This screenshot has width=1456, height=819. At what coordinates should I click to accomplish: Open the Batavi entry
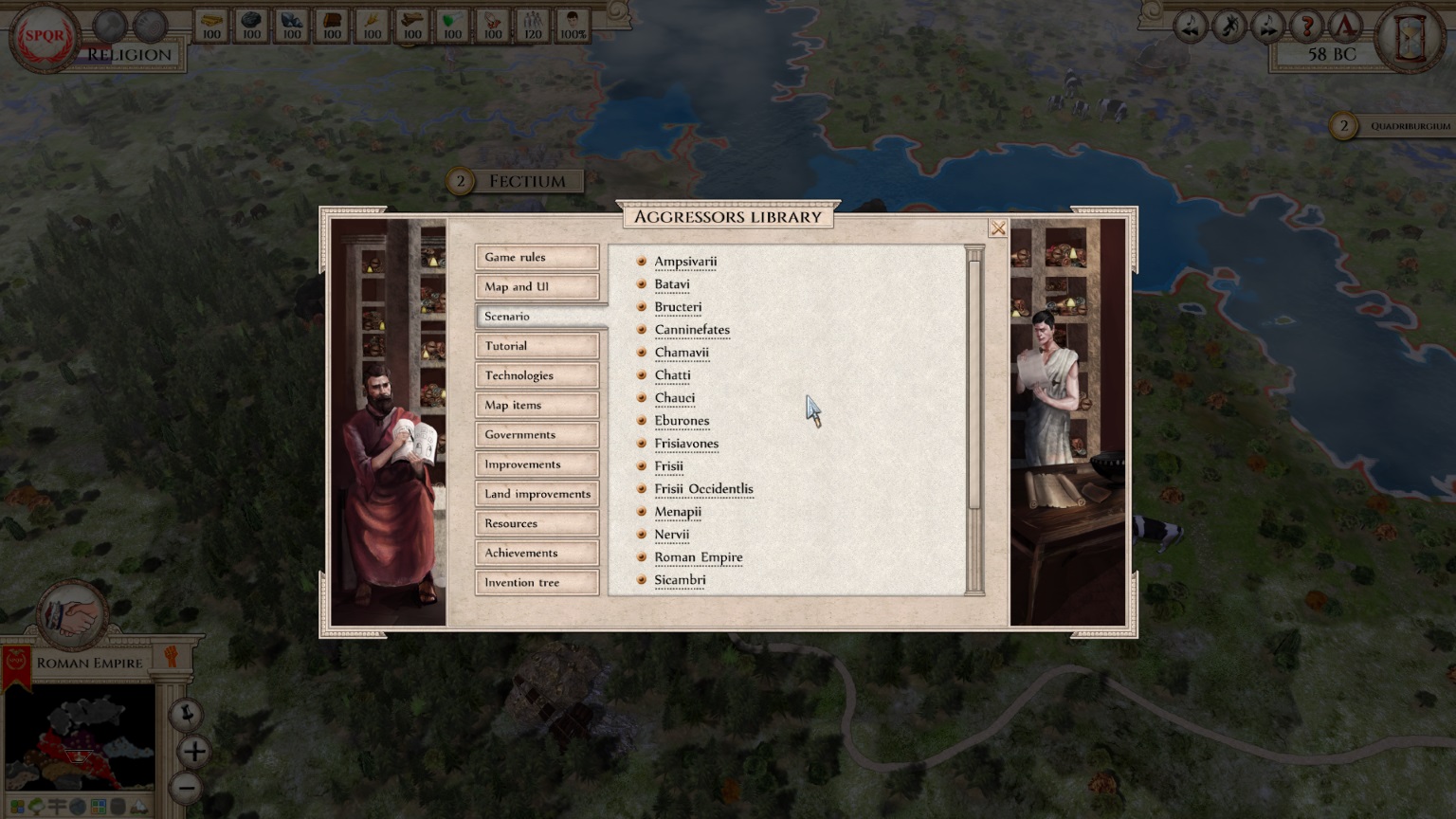[671, 284]
